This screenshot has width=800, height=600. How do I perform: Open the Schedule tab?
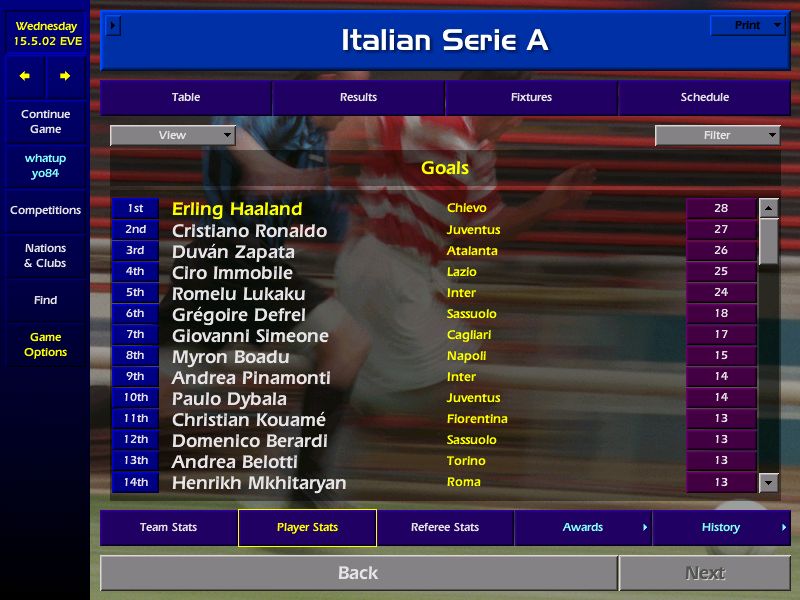coord(705,98)
